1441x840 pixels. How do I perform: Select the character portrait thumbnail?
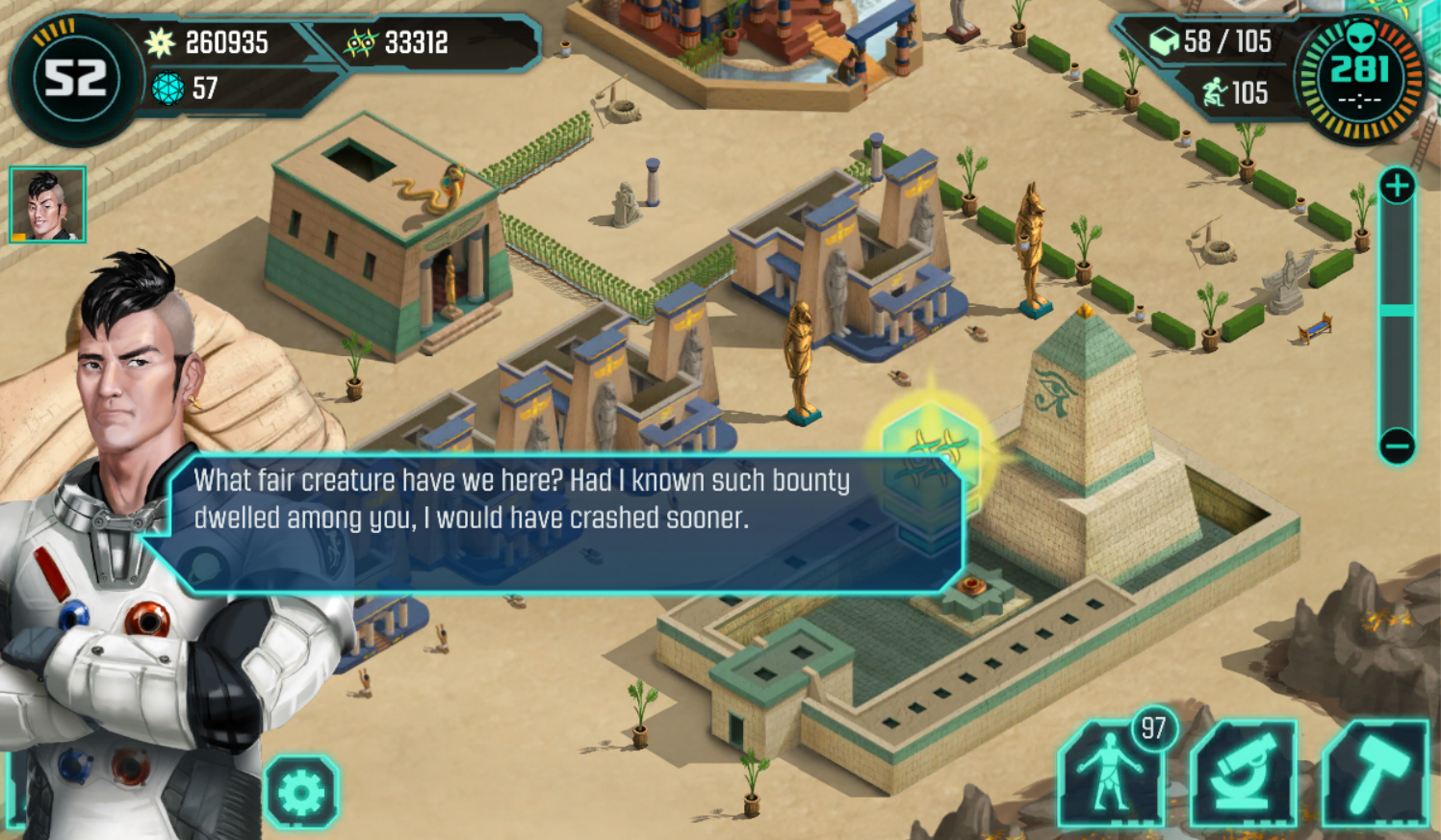click(47, 204)
